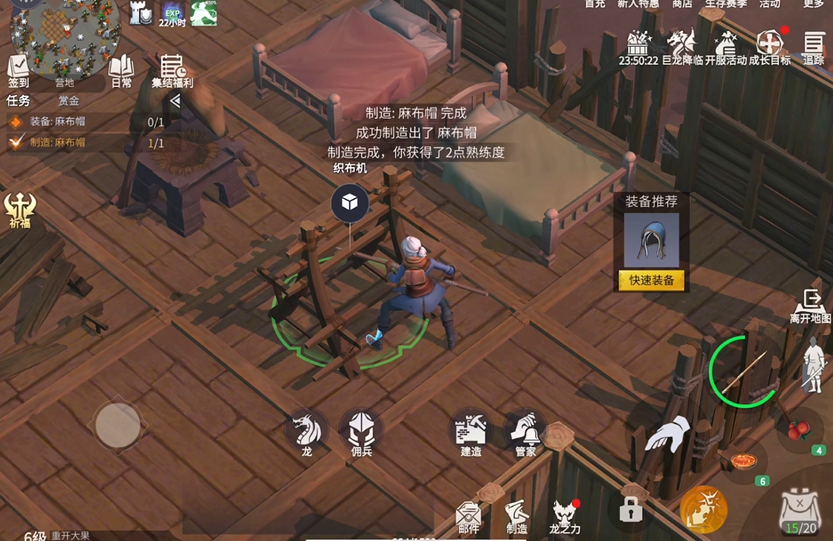The image size is (833, 541).
Task: Switch to the 赏金 bounty tab
Action: coord(69,101)
